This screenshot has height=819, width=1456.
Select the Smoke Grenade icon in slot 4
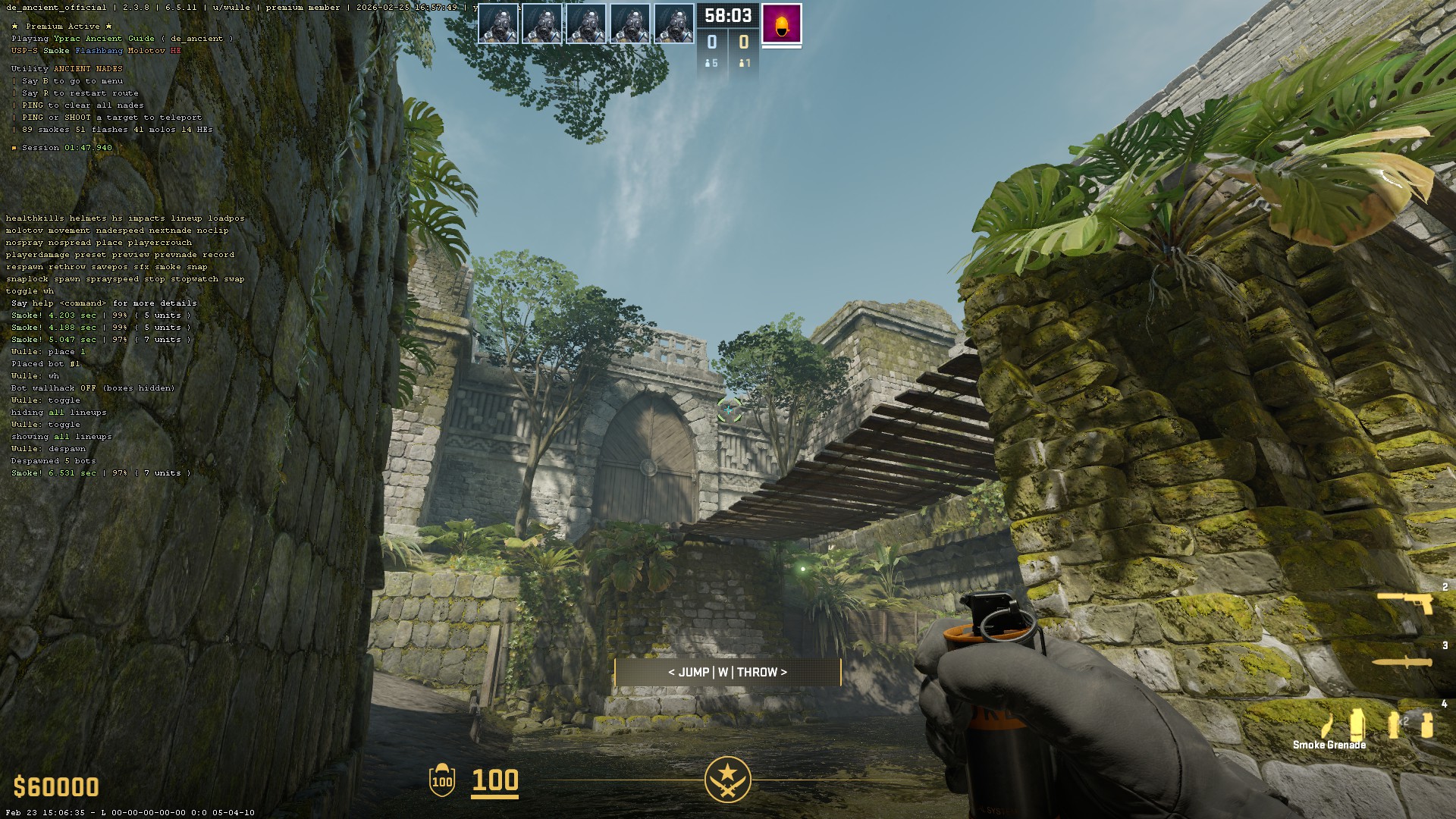pyautogui.click(x=1357, y=724)
